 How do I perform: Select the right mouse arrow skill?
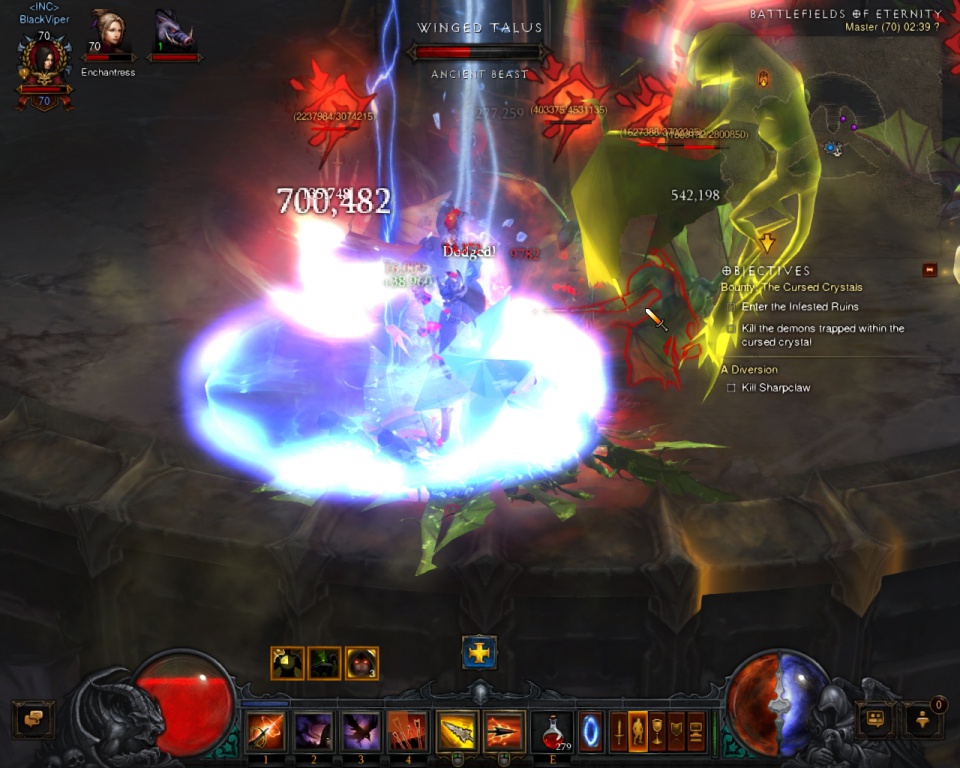pyautogui.click(x=504, y=731)
